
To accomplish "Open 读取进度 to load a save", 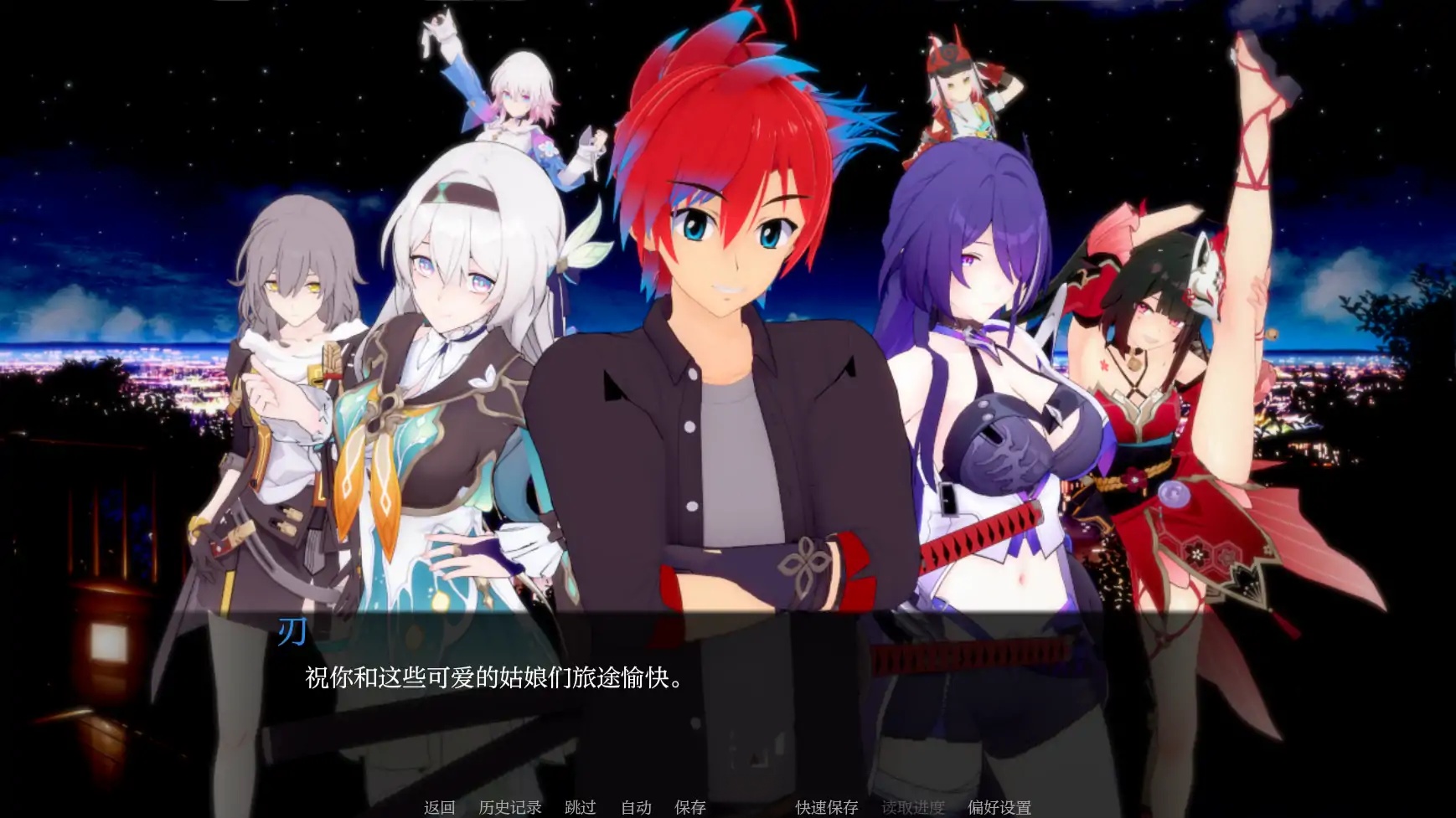I will (x=913, y=808).
